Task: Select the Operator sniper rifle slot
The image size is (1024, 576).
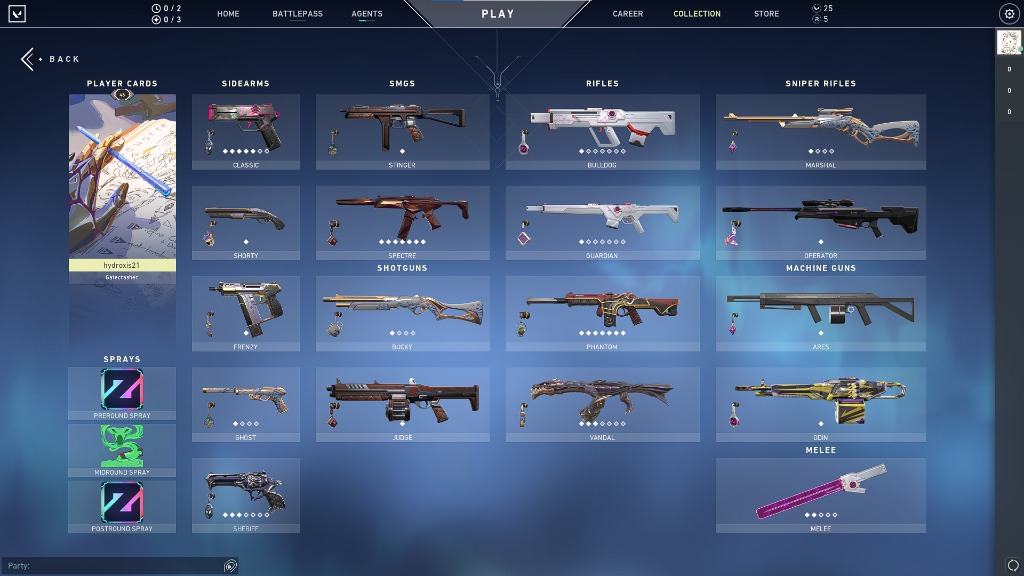Action: click(x=821, y=222)
